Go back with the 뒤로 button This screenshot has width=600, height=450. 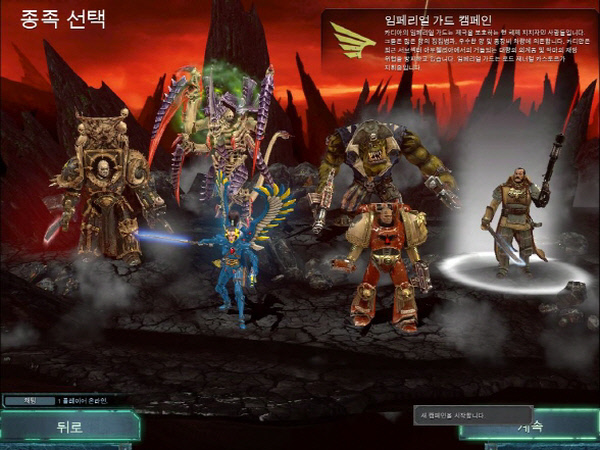[68, 427]
